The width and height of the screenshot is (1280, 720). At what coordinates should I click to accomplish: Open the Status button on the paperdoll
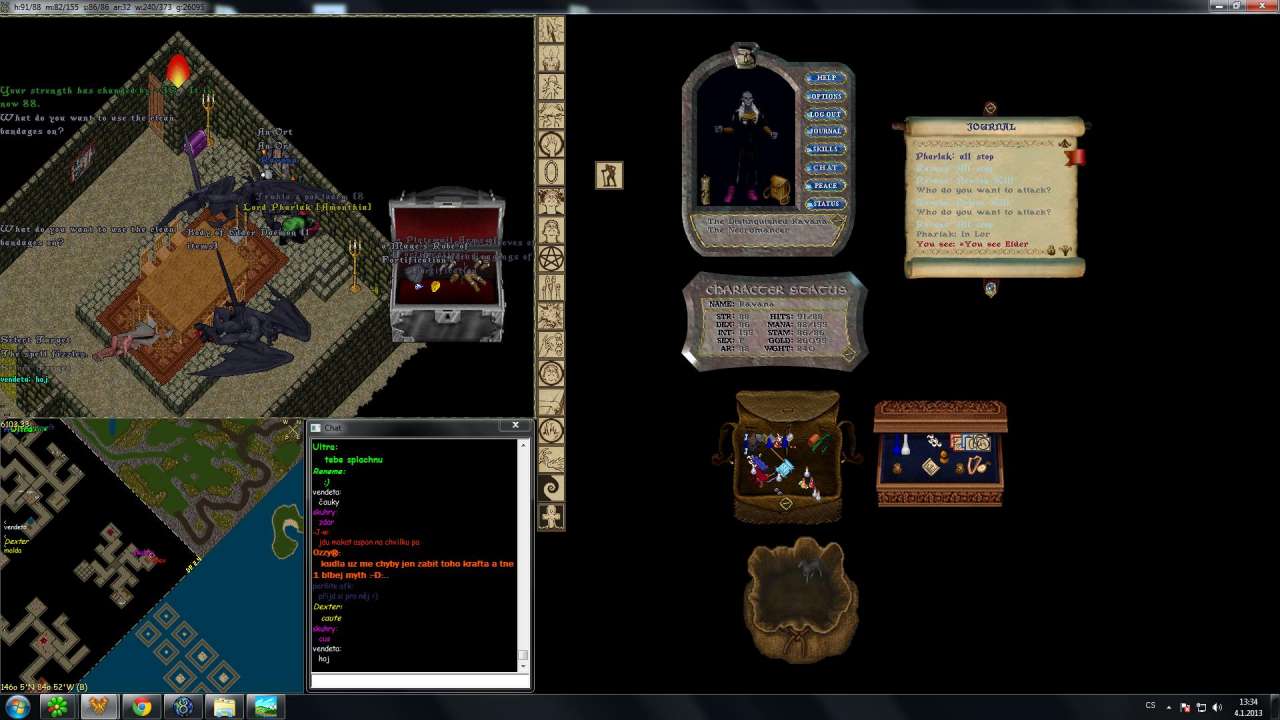[825, 203]
